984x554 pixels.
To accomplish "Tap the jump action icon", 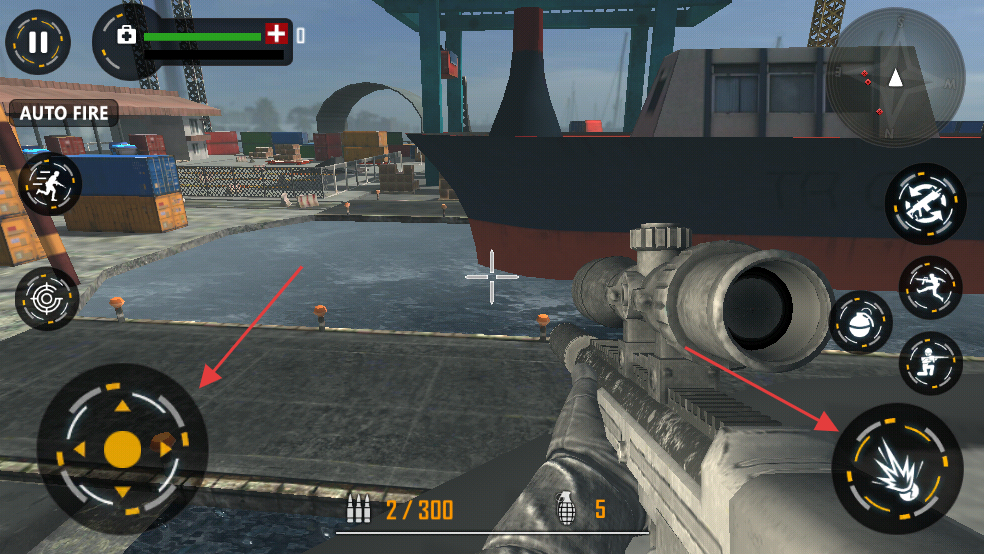I will pos(930,288).
